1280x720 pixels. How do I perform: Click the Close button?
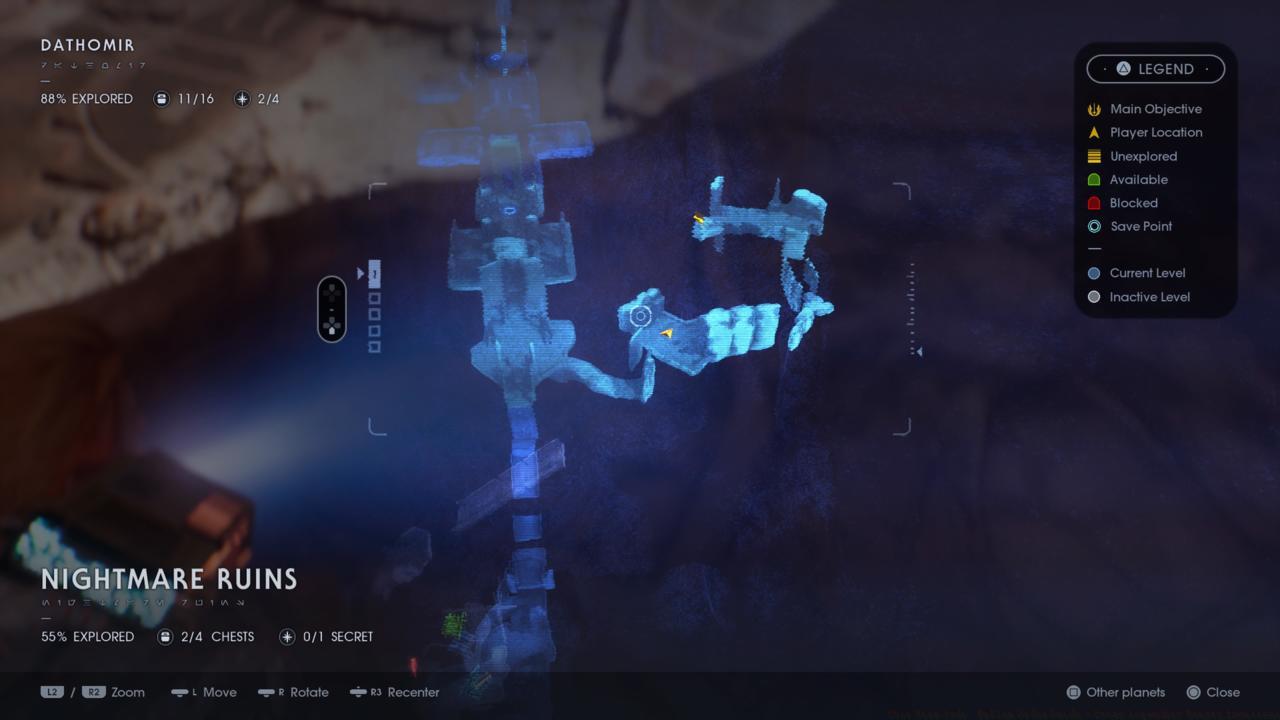[1215, 692]
